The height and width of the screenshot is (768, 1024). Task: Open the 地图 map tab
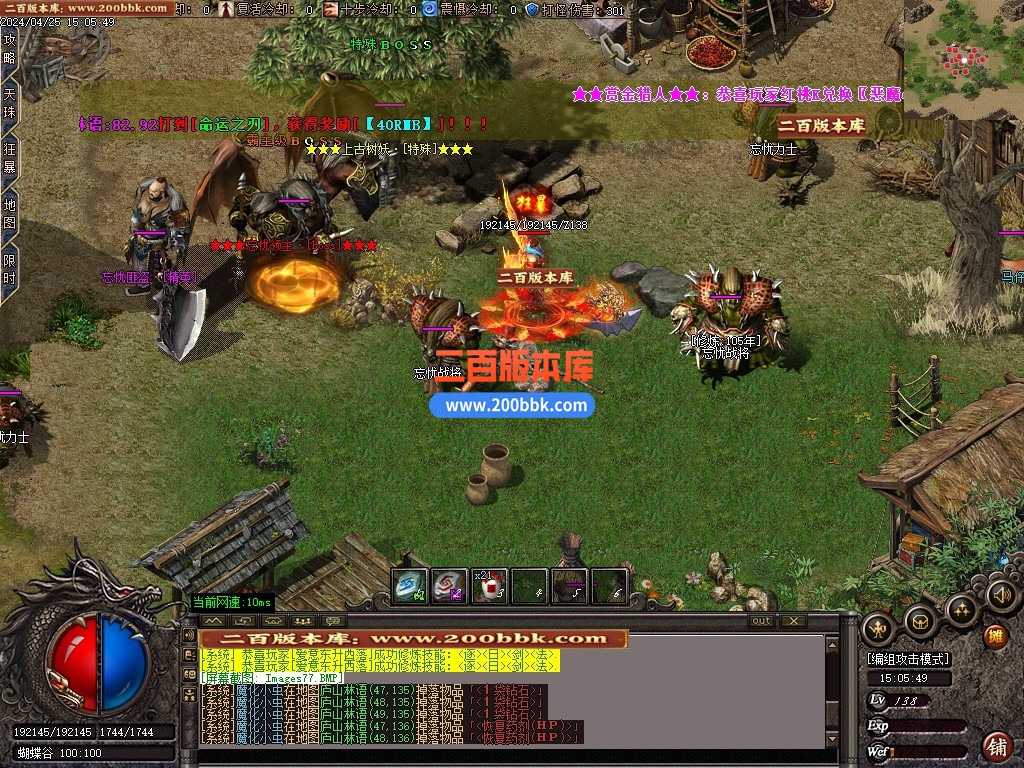(x=10, y=213)
